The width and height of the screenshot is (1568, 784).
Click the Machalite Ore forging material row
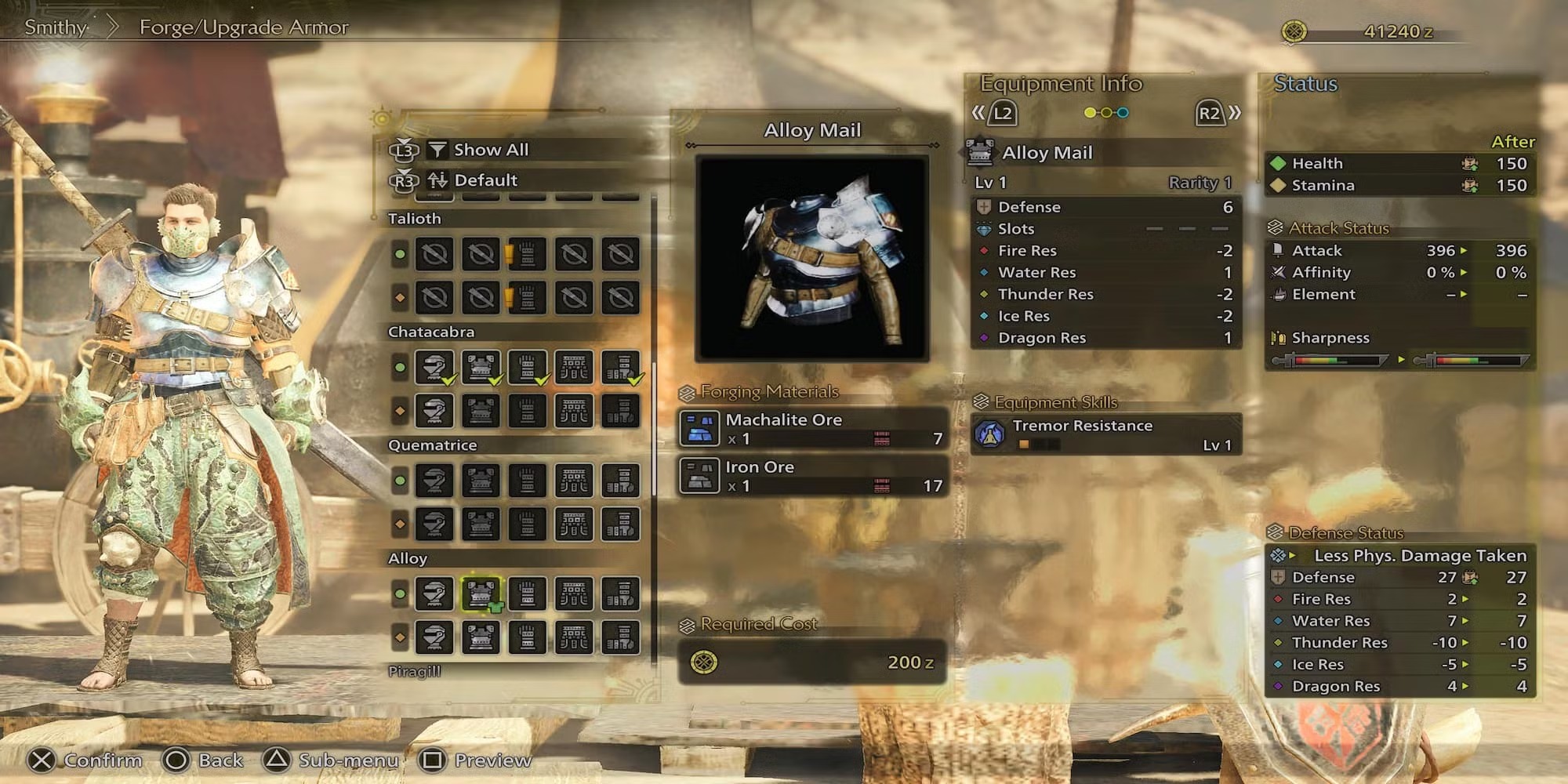(x=812, y=428)
